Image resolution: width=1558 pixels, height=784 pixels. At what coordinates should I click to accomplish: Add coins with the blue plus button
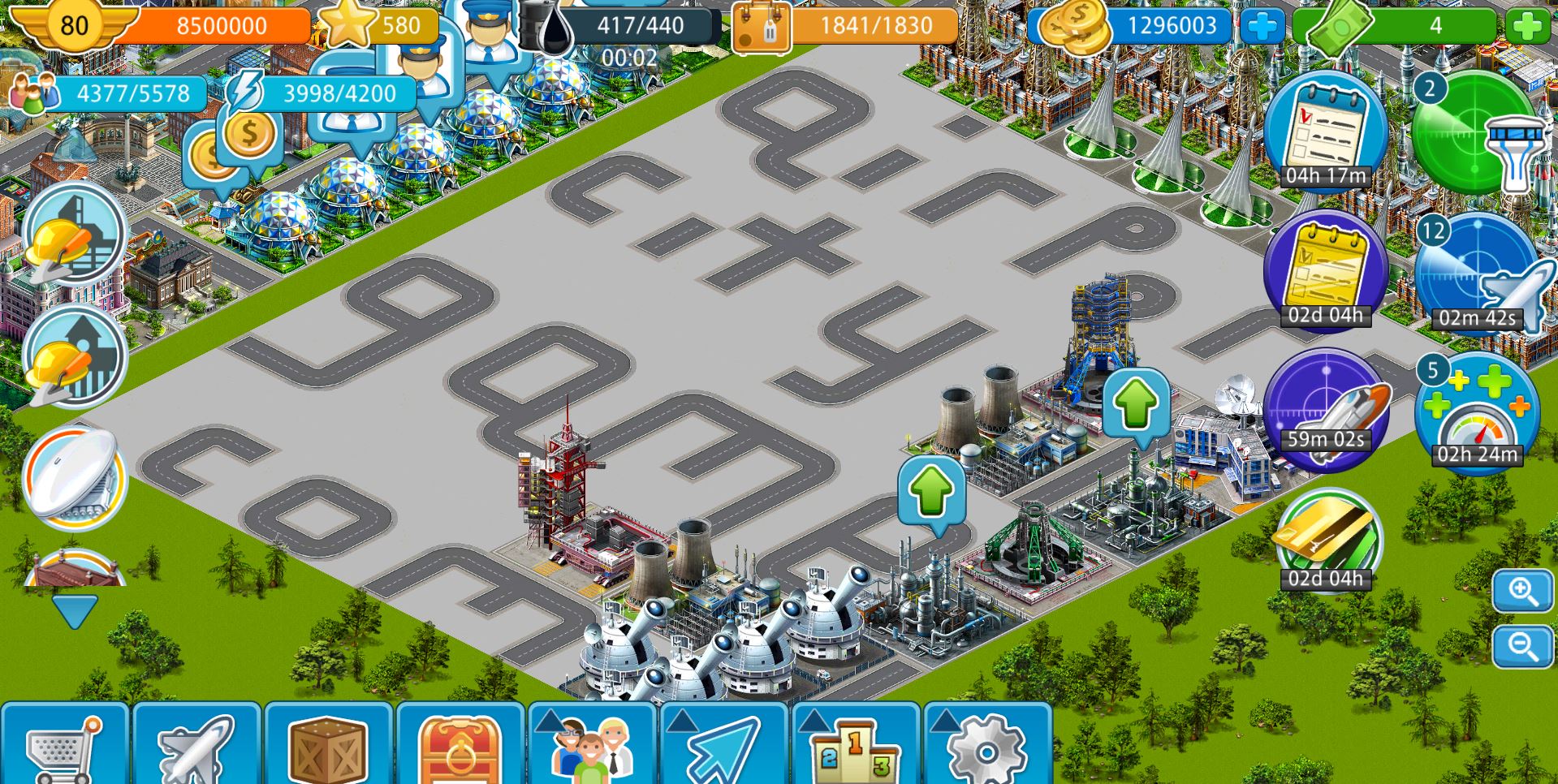point(1262,27)
